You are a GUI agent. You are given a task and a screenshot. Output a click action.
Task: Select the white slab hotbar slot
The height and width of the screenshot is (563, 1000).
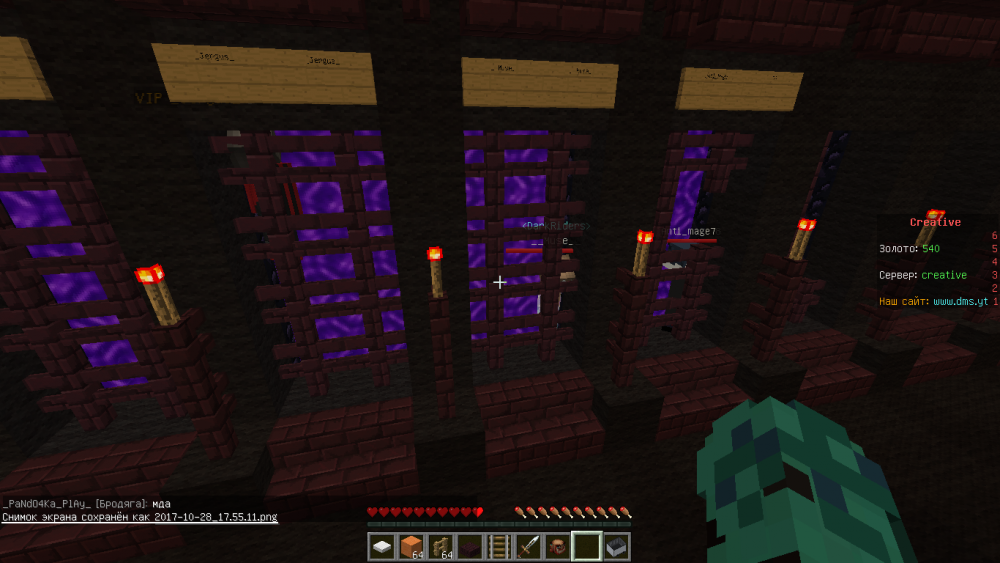[x=383, y=547]
